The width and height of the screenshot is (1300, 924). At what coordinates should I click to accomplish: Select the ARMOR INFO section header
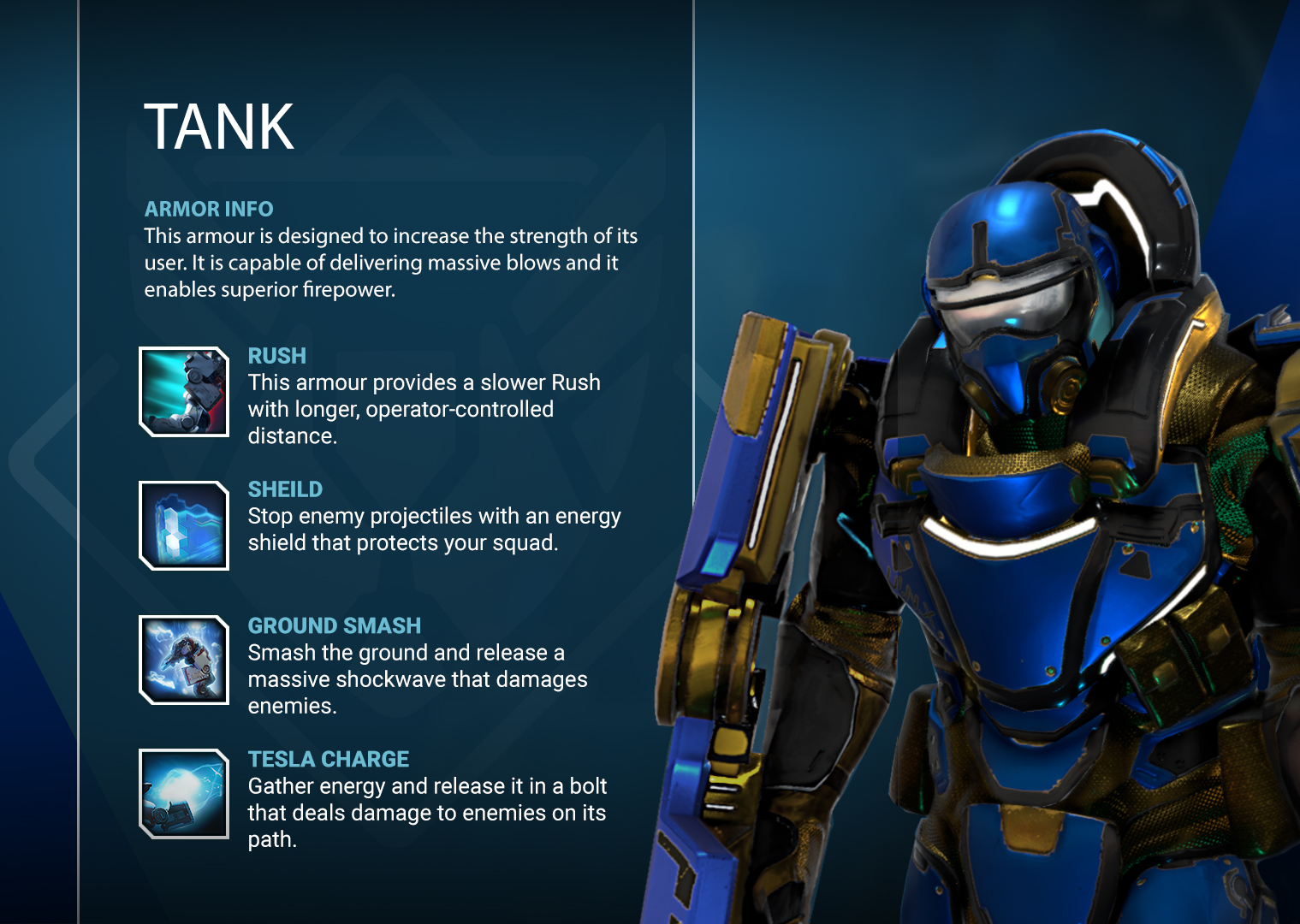coord(208,209)
